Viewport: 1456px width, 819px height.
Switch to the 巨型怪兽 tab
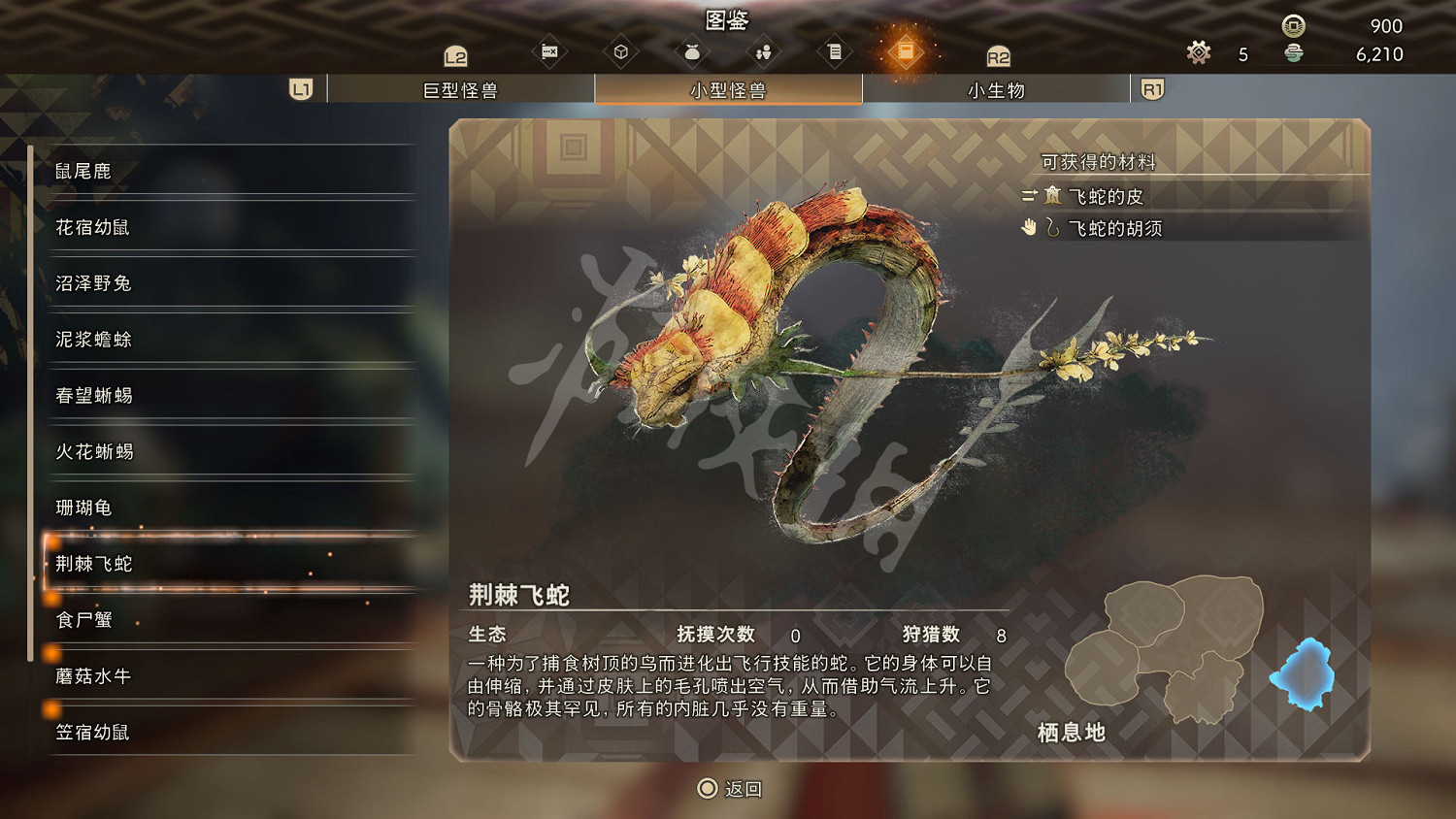(461, 89)
